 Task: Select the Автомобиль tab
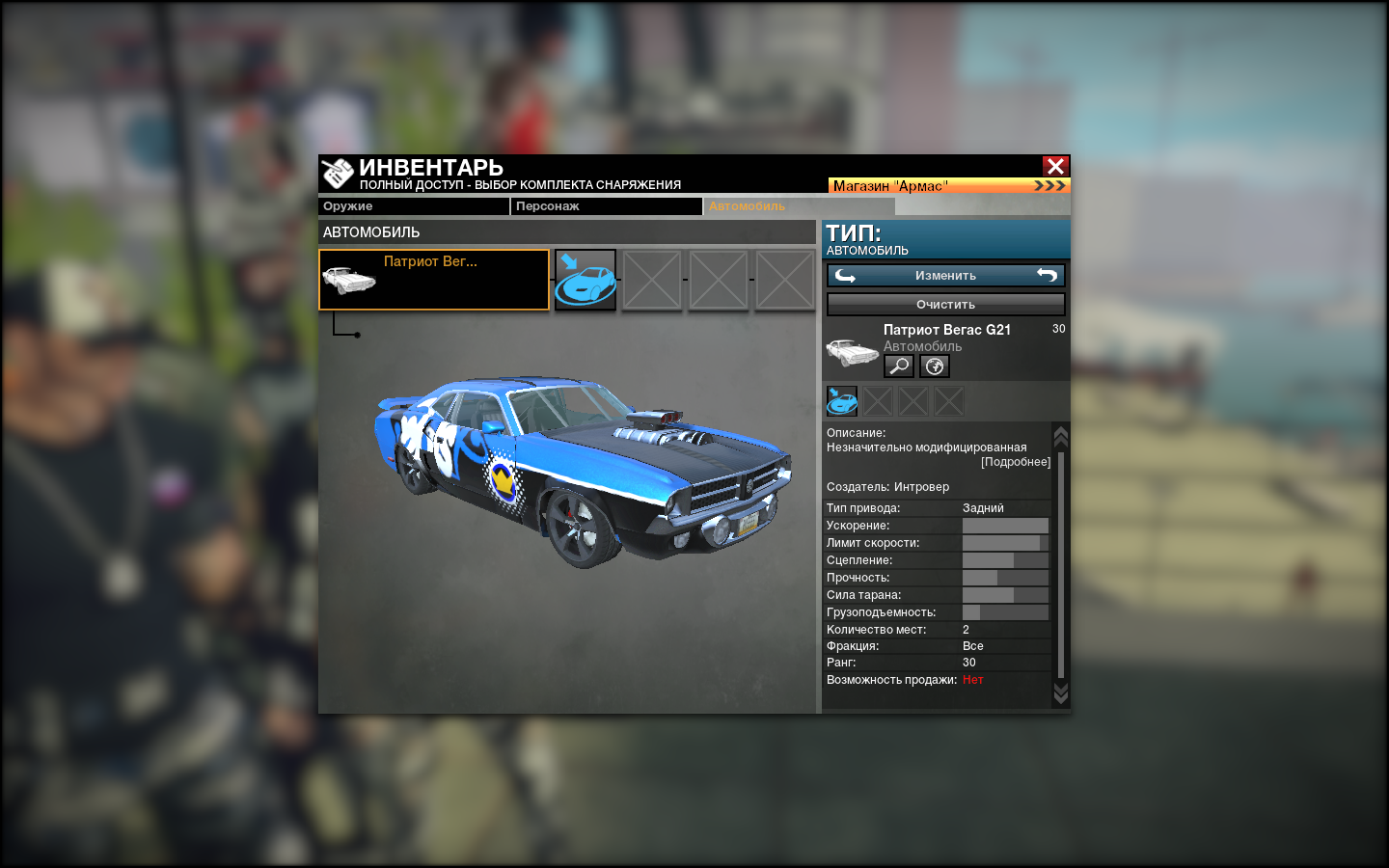coord(799,206)
